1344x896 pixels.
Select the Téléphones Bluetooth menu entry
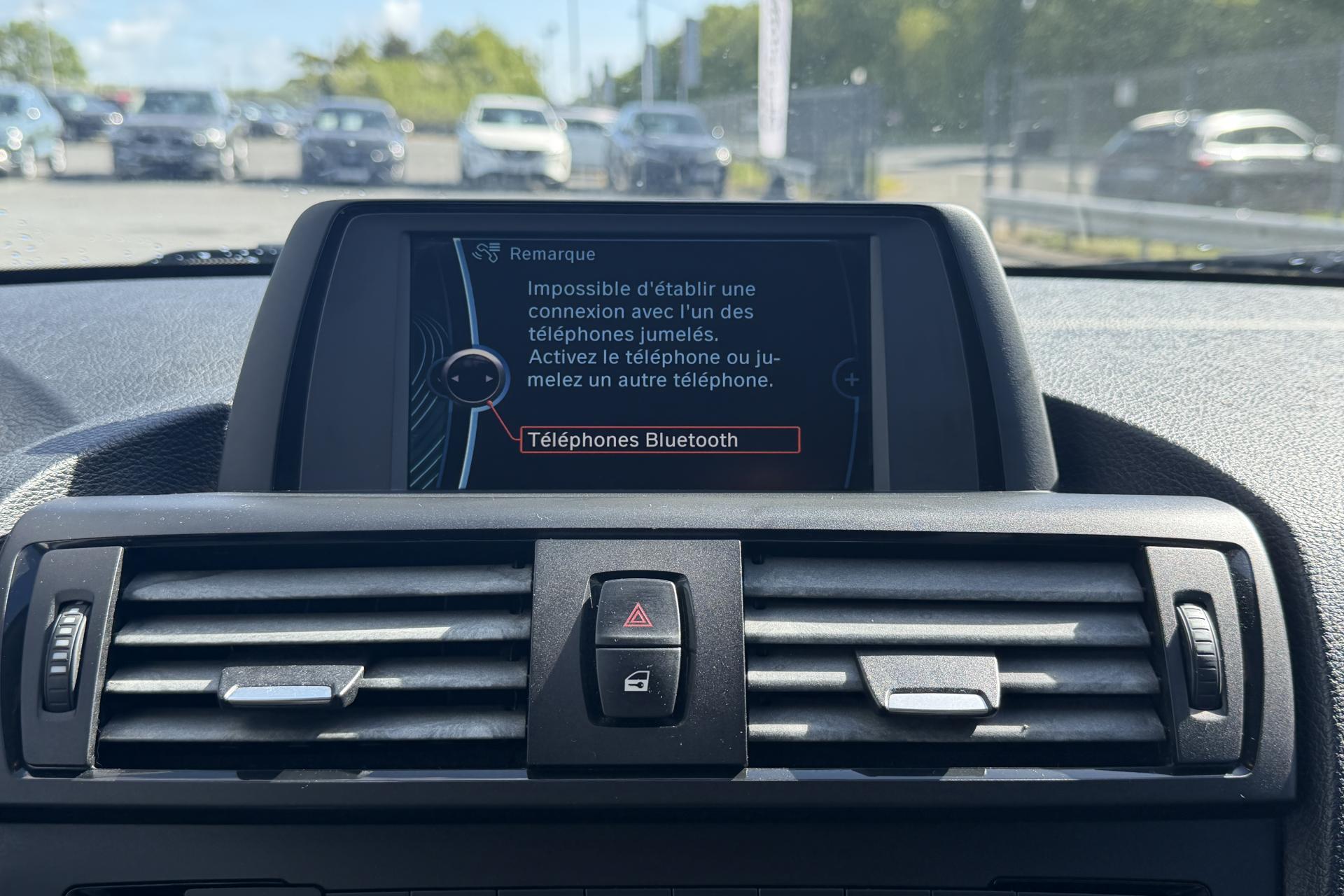point(659,440)
